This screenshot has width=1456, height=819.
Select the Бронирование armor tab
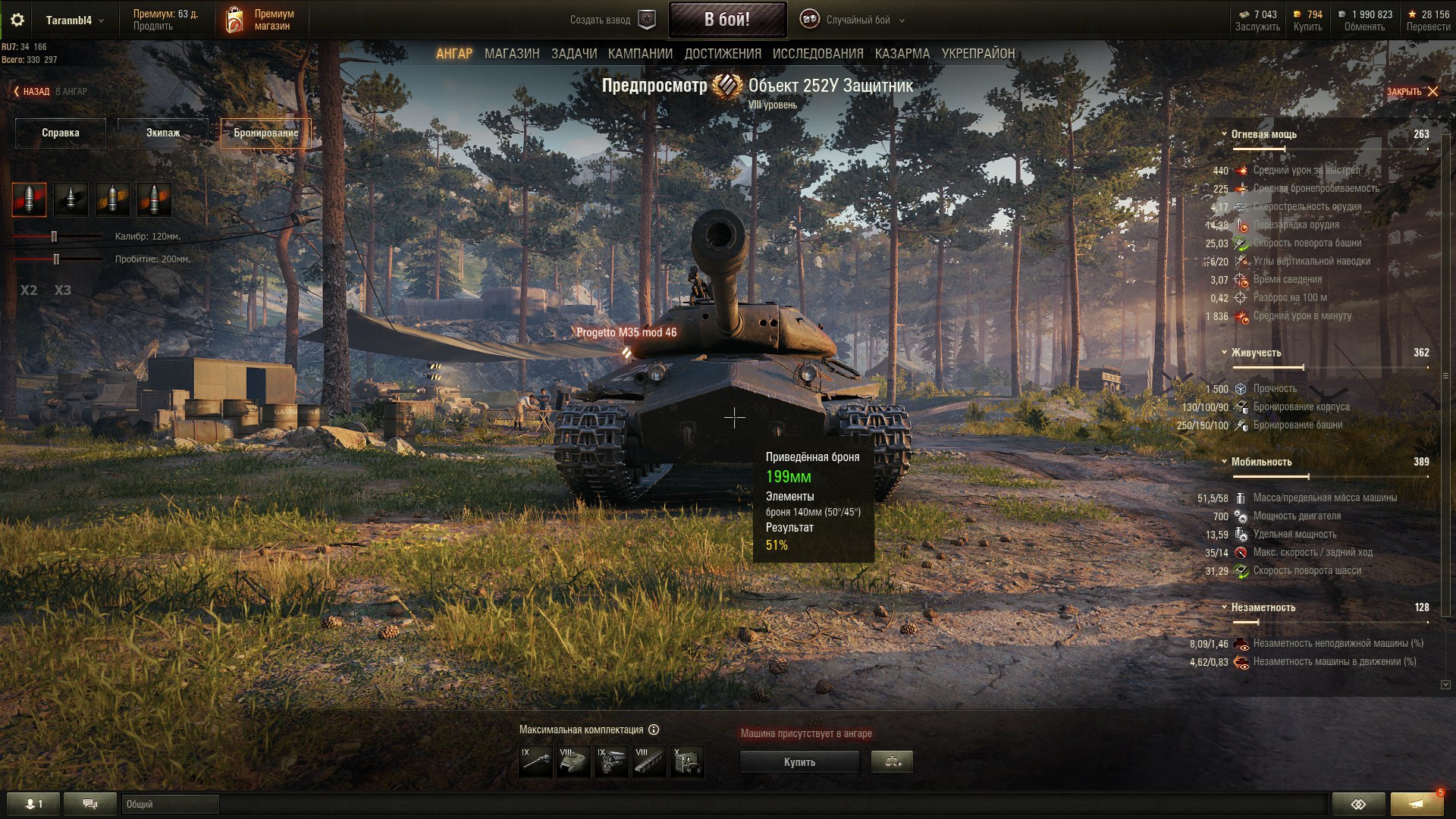265,133
